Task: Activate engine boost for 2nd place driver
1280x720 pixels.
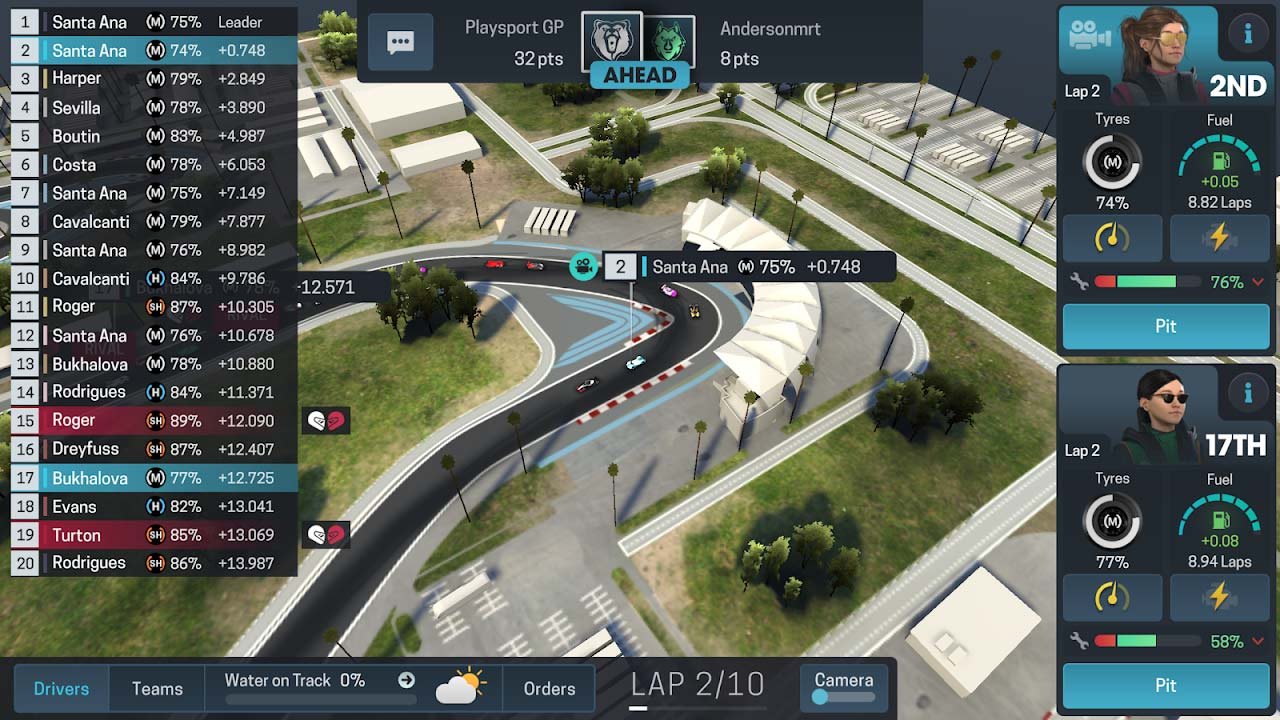Action: tap(1219, 238)
